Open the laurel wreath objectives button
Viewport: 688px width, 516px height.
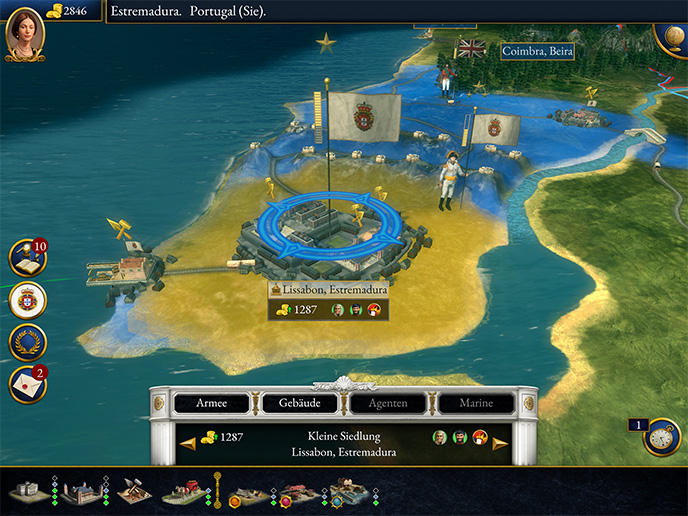pyautogui.click(x=27, y=342)
